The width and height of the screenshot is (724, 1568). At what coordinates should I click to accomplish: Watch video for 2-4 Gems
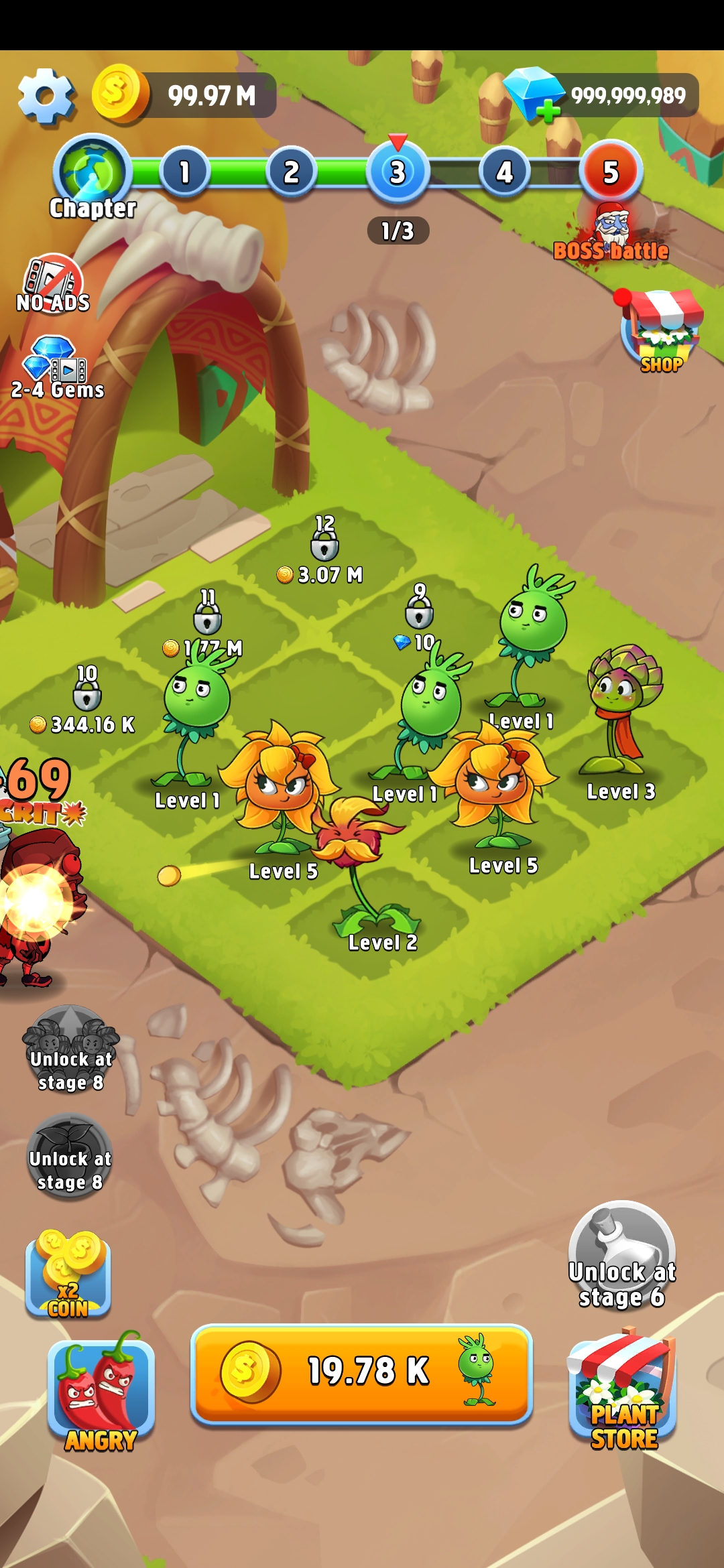point(56,369)
